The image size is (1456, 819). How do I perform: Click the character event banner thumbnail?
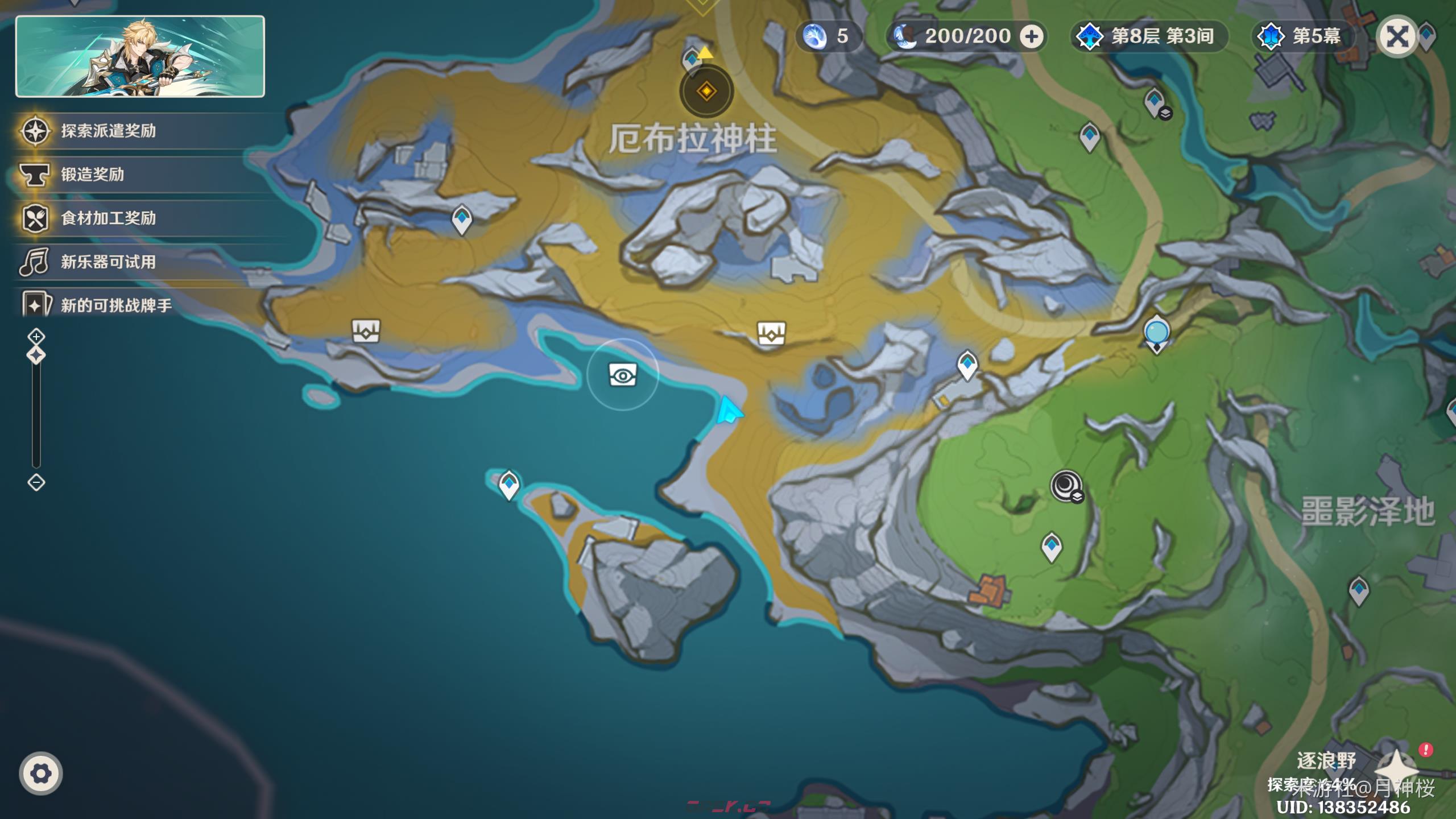tap(140, 56)
